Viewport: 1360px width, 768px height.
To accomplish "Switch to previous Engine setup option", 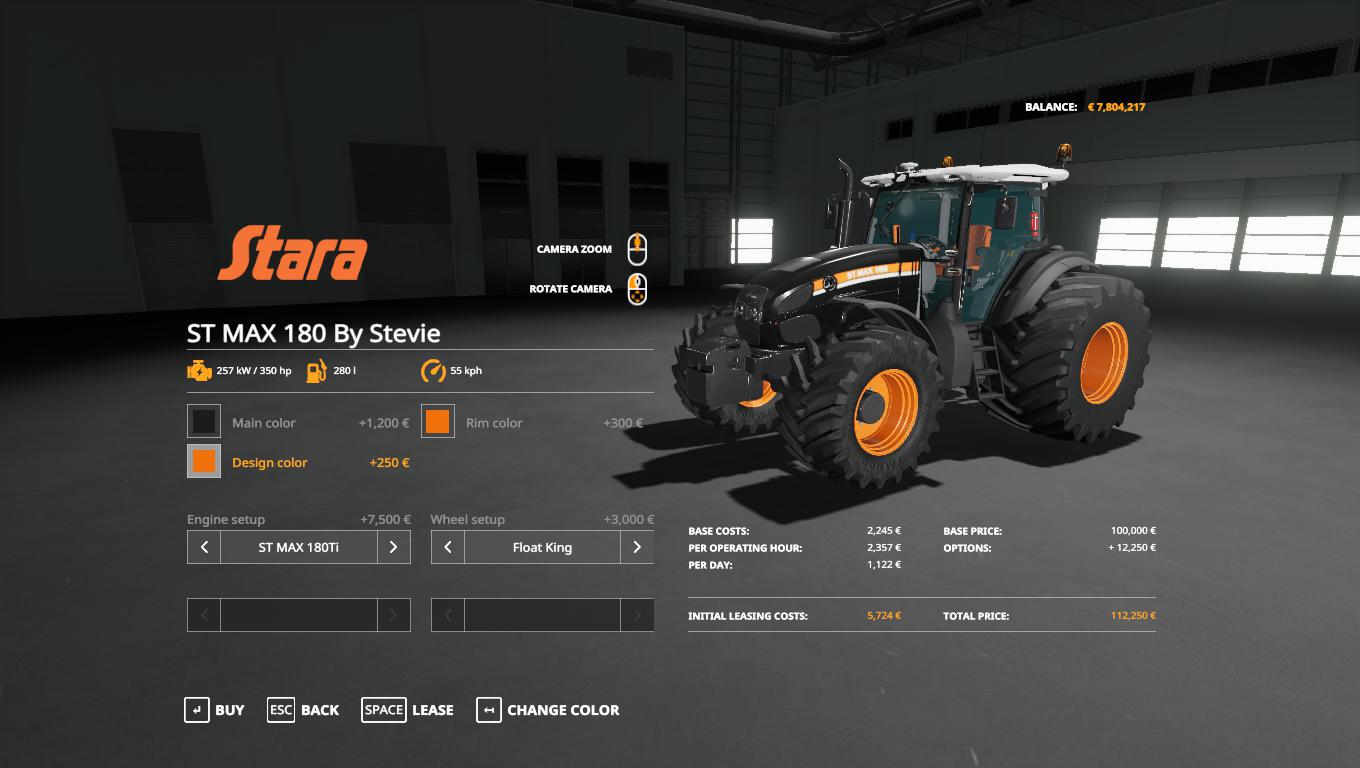I will click(x=204, y=547).
